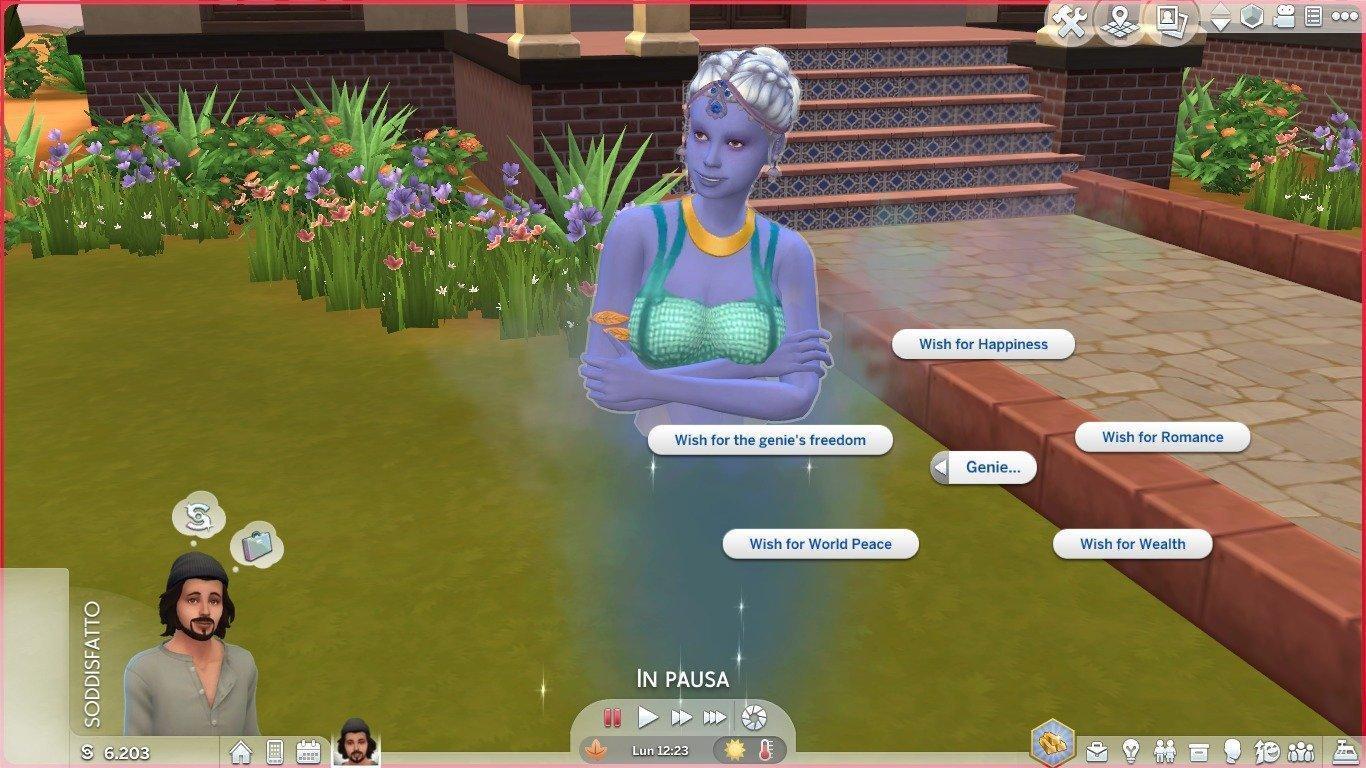Open the inventory box panel
The image size is (1366, 768).
pos(1199,750)
